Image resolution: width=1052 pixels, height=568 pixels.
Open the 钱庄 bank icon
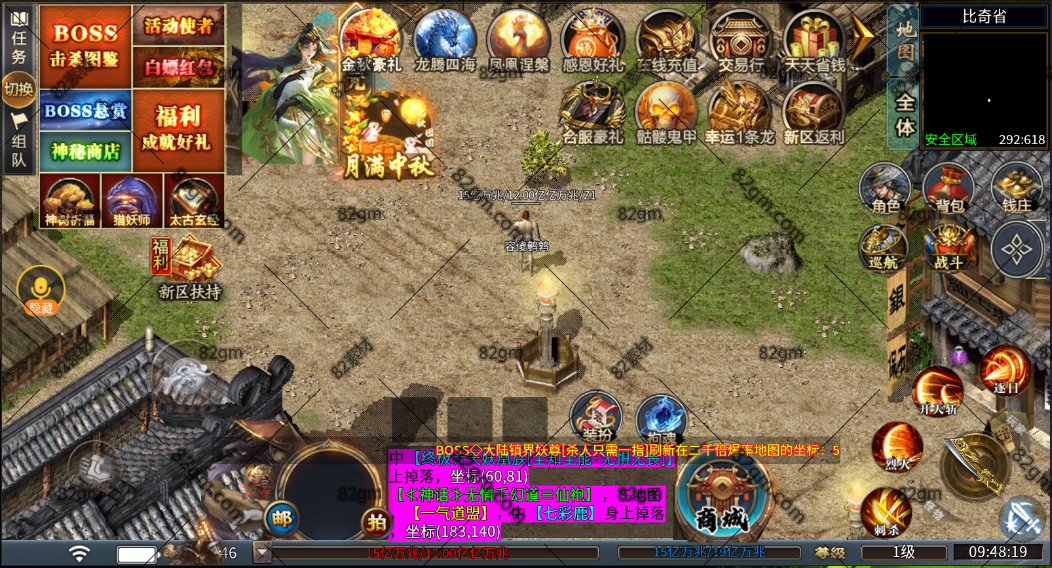coord(1016,188)
